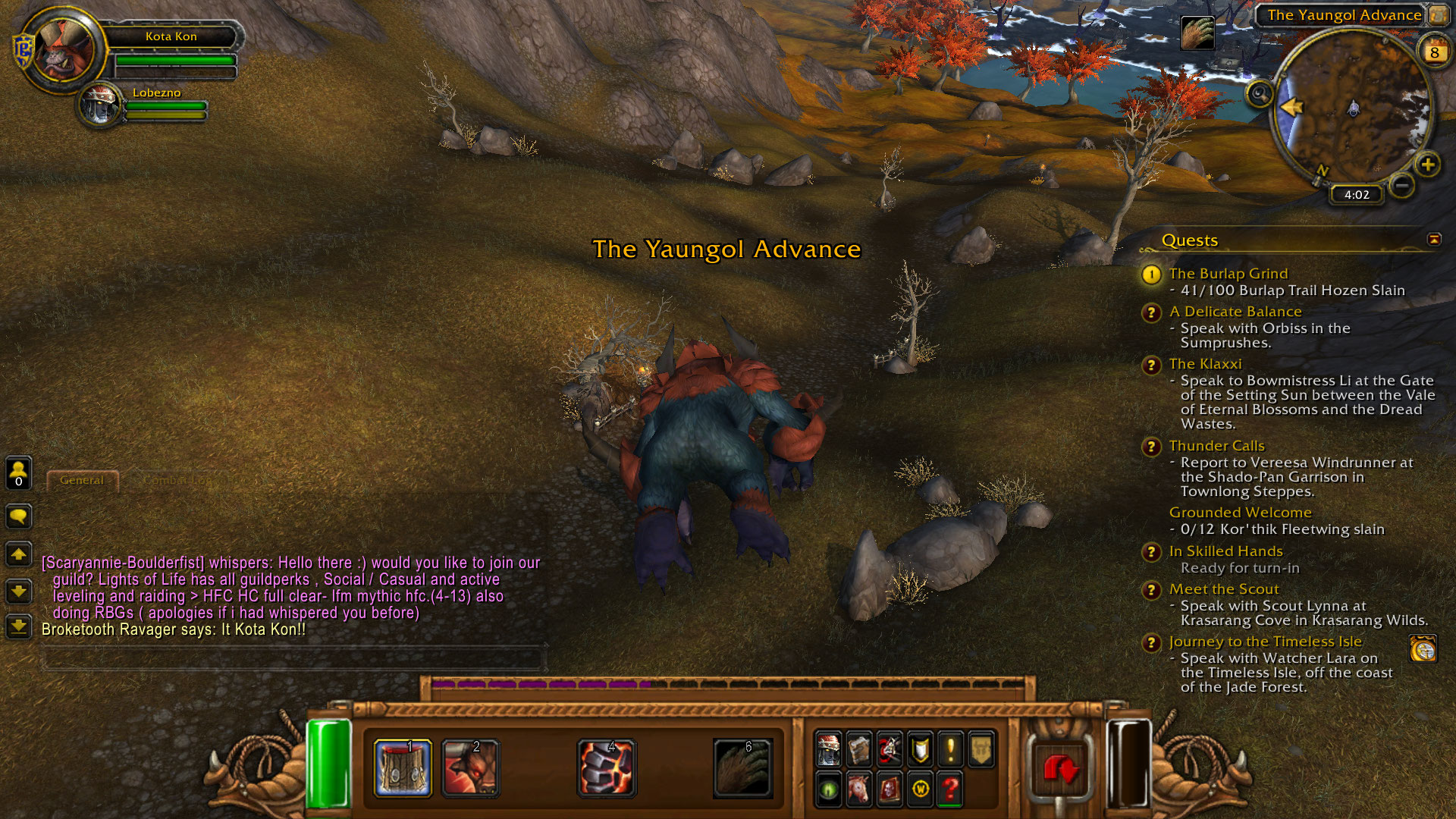The height and width of the screenshot is (819, 1456).
Task: Zoom in the minimap with plus button
Action: pos(1428,165)
